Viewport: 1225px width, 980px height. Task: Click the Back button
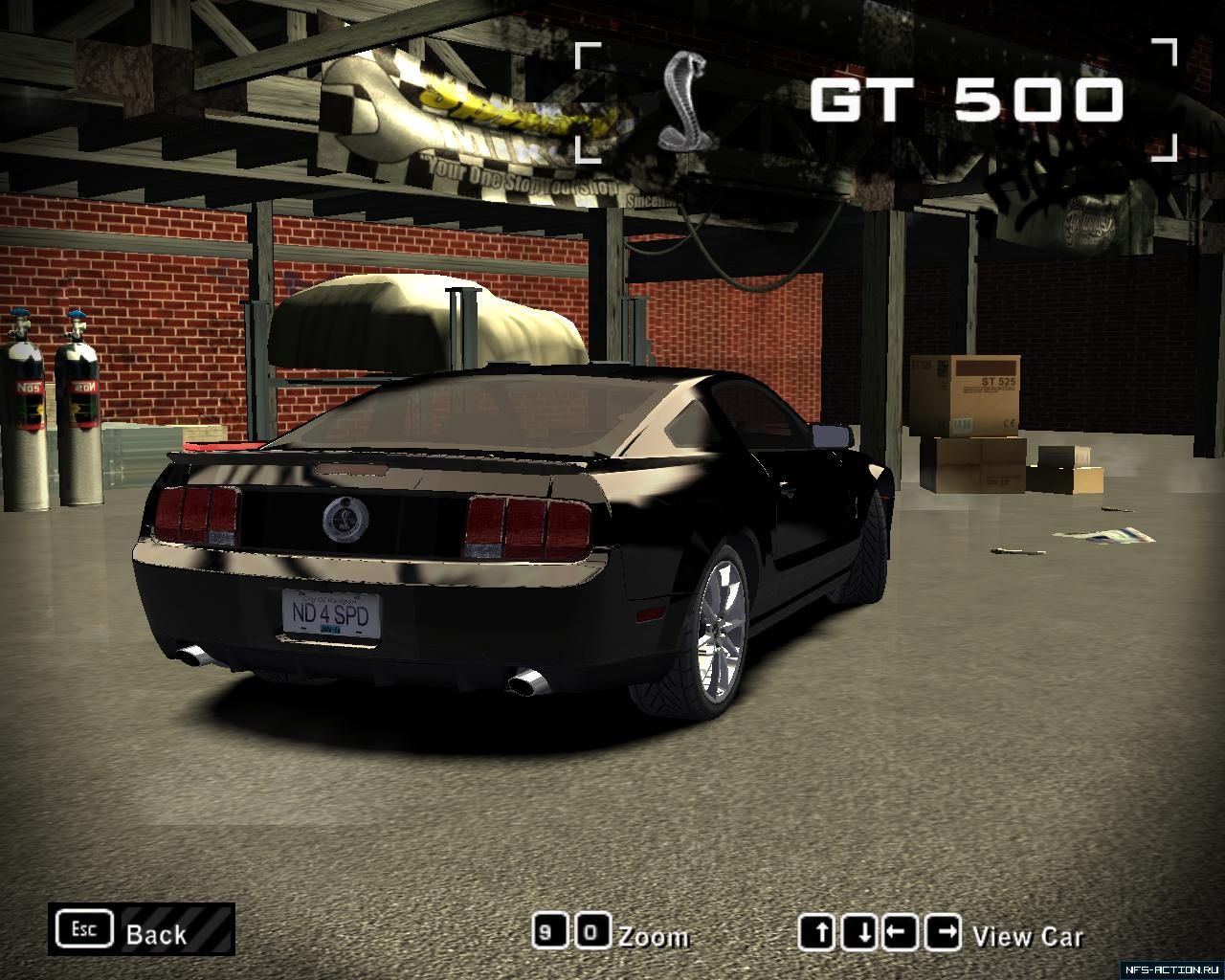click(142, 930)
